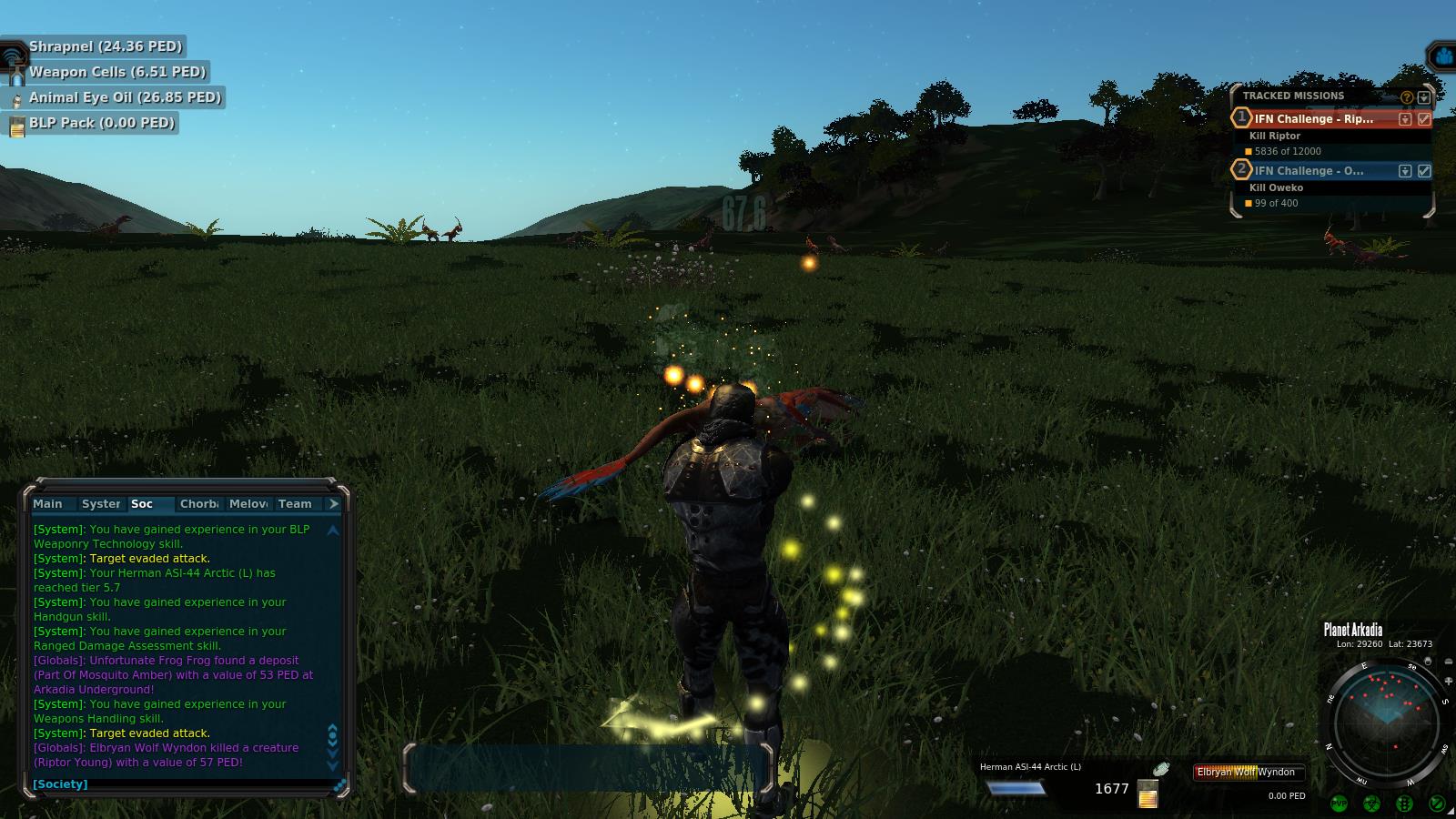Toggle the green PVP status icon
This screenshot has height=819, width=1456.
pos(1339,804)
